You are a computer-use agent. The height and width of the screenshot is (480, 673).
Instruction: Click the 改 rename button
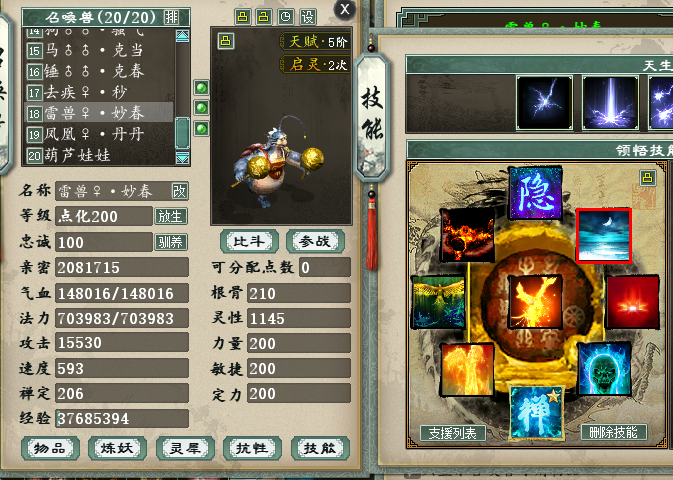[179, 191]
